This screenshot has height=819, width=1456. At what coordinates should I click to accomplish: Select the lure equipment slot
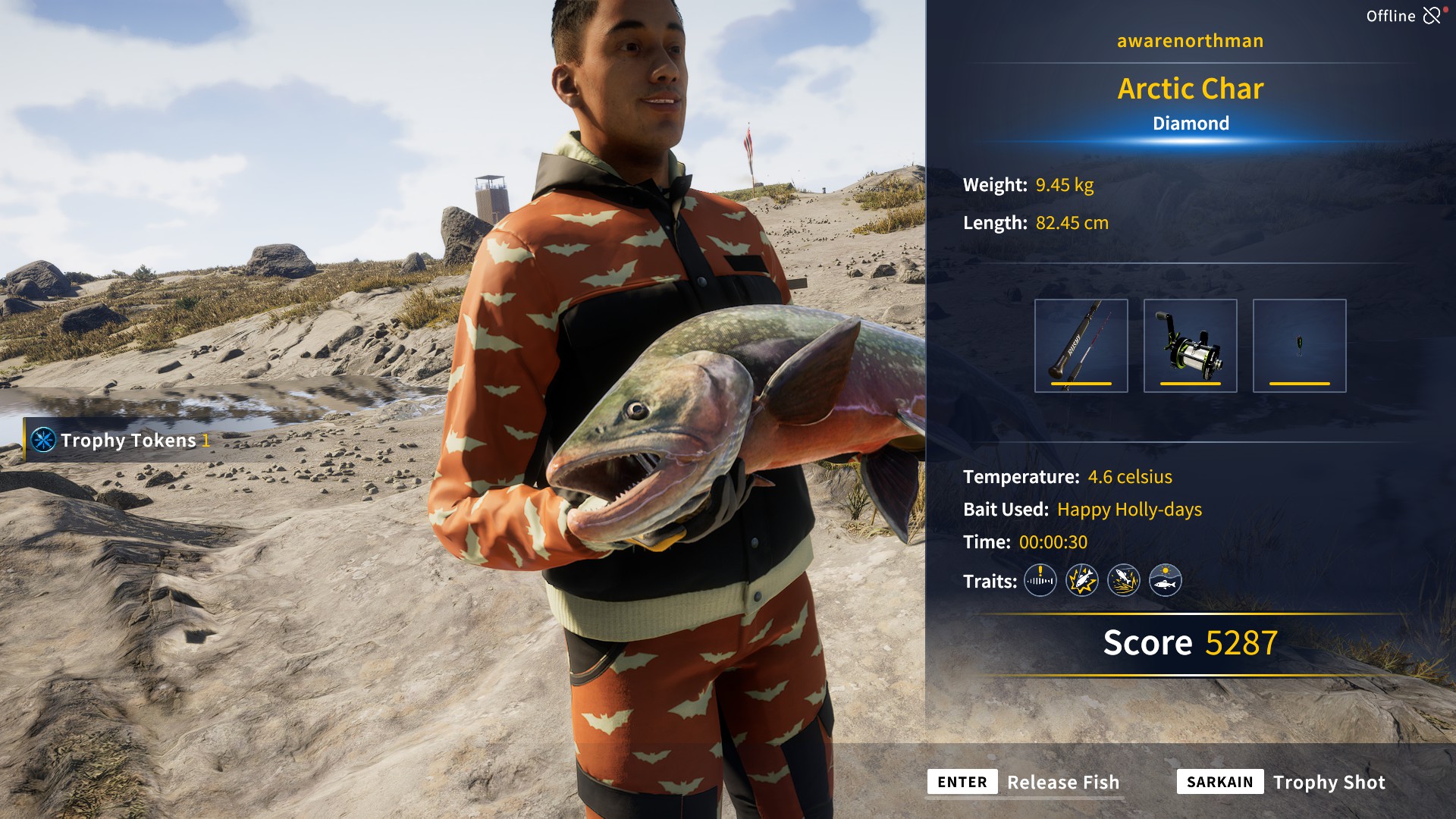(1299, 346)
